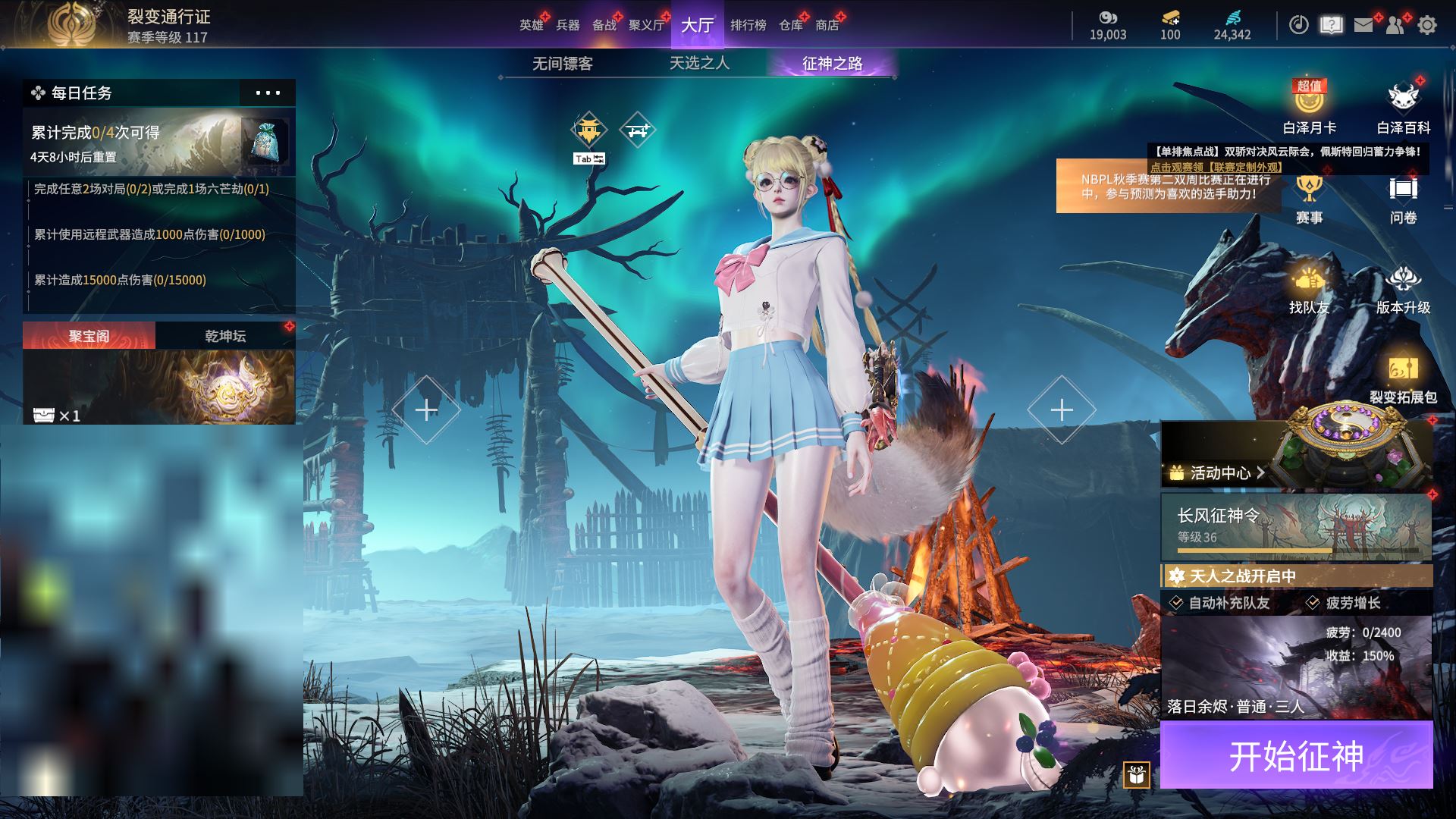Viewport: 1456px width, 819px height.
Task: Select the 聚宝阁 tab
Action: coord(89,336)
